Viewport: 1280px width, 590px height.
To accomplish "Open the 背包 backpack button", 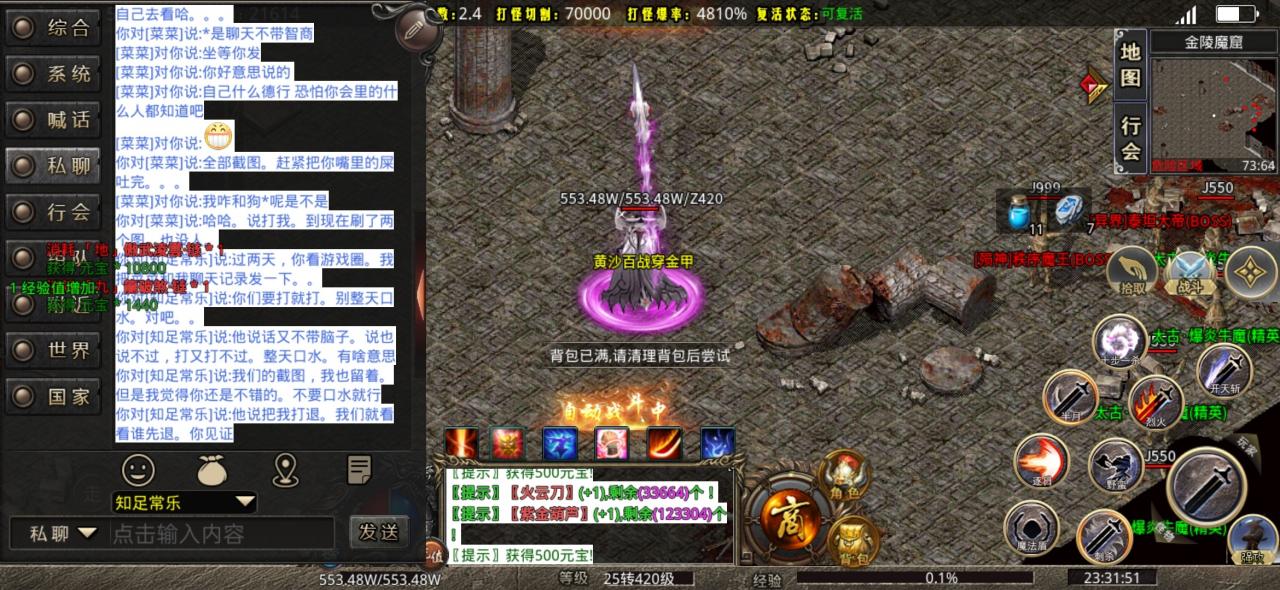I will (x=853, y=540).
